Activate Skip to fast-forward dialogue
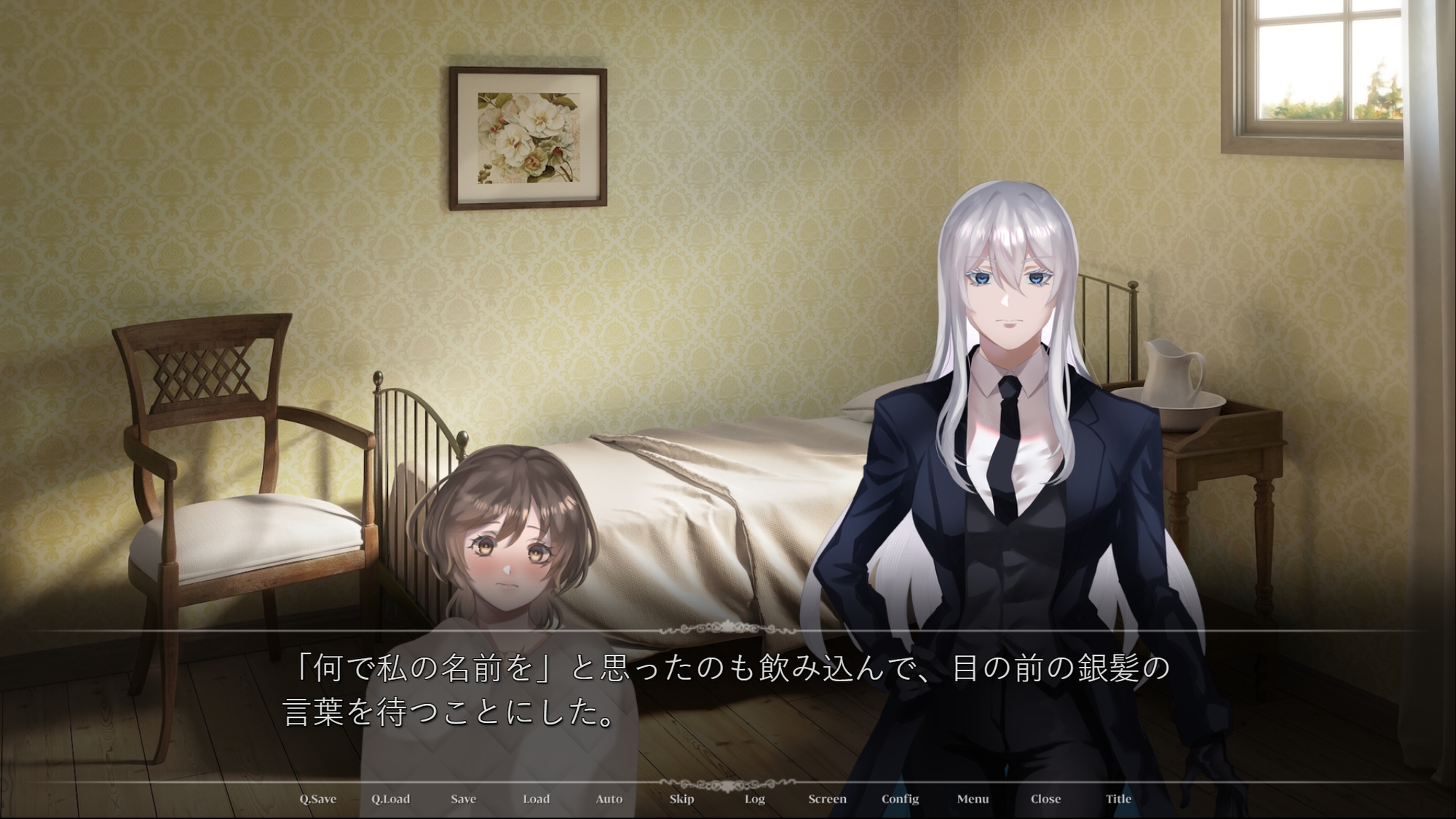 pos(681,799)
